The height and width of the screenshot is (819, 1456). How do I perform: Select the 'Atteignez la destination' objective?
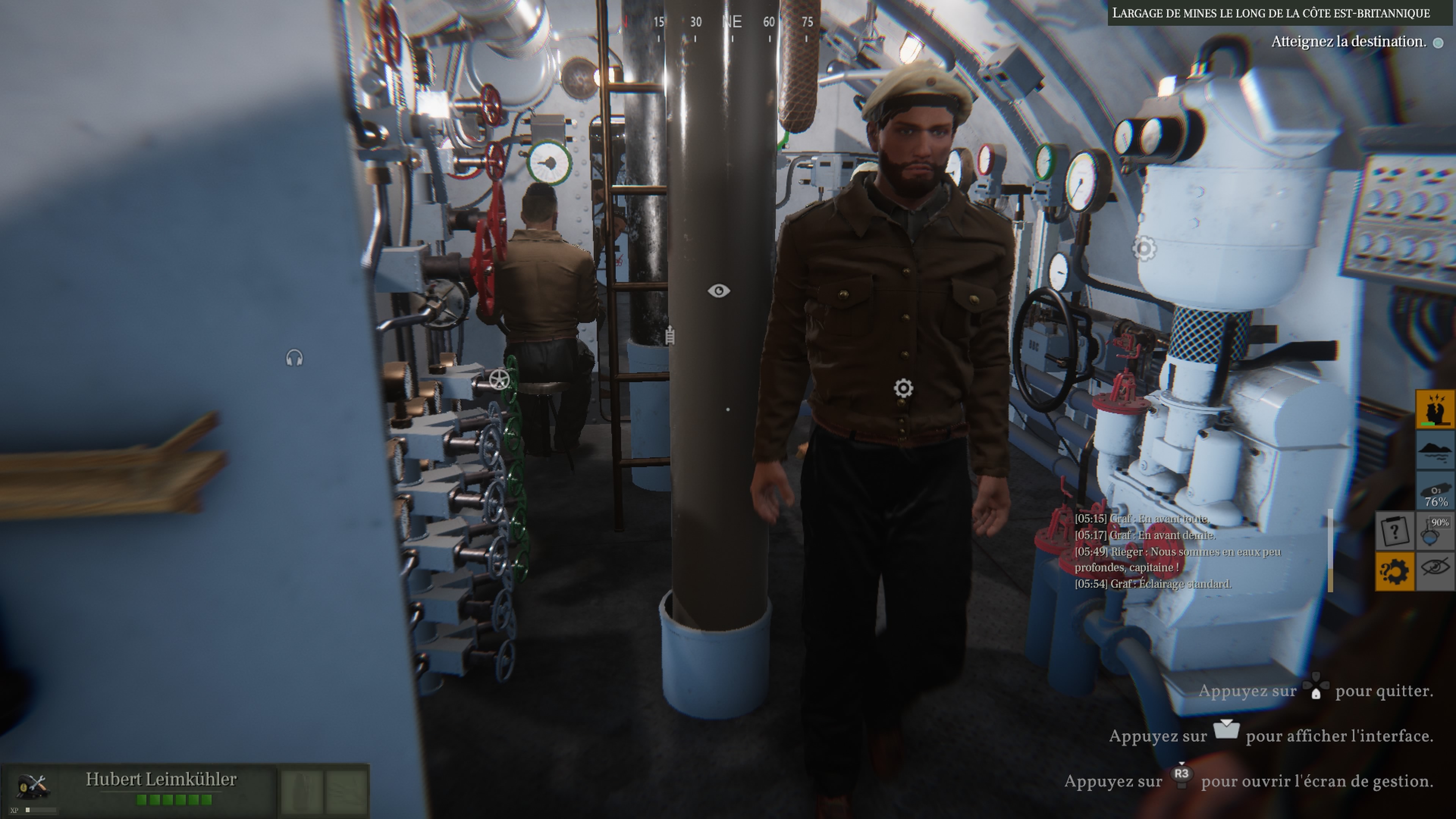[x=1348, y=42]
